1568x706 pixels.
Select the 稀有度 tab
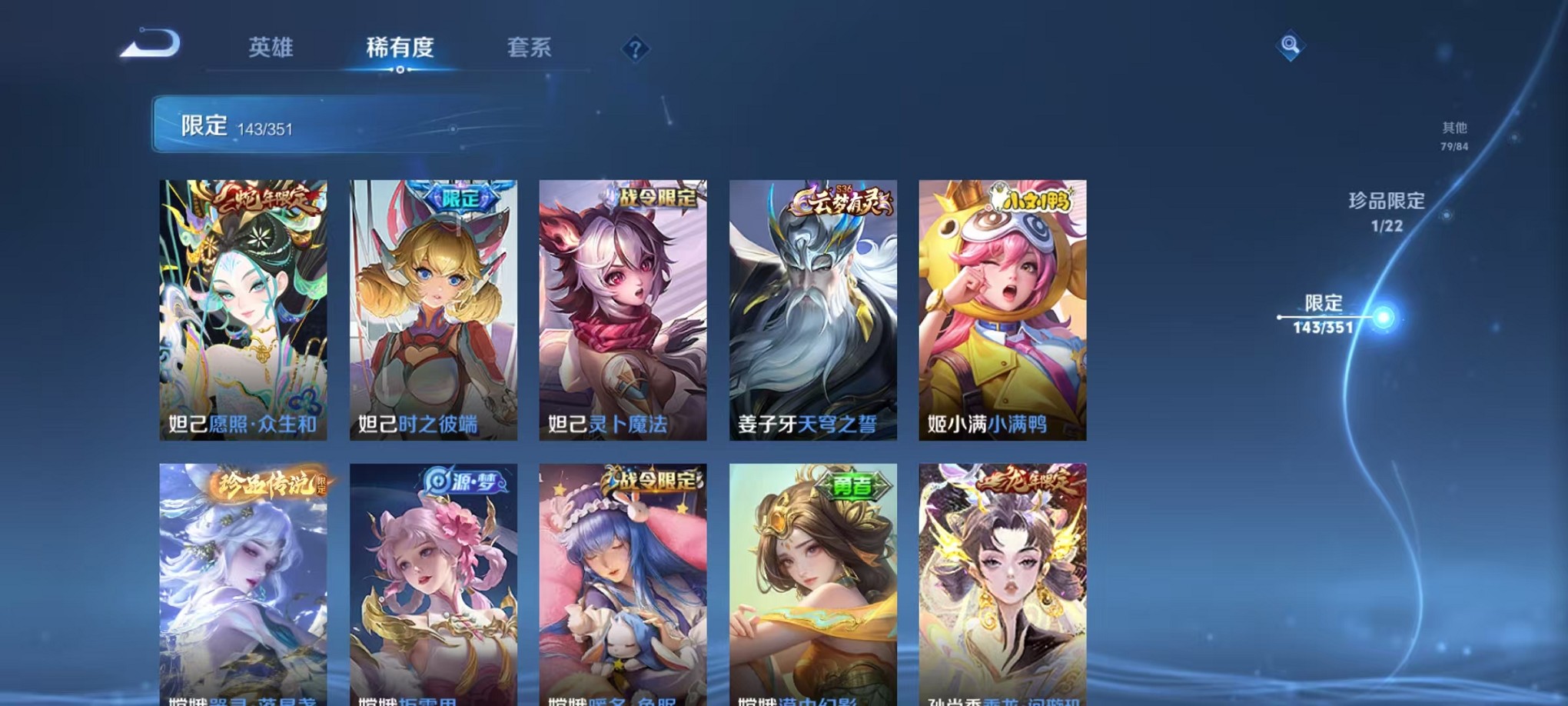coord(400,48)
